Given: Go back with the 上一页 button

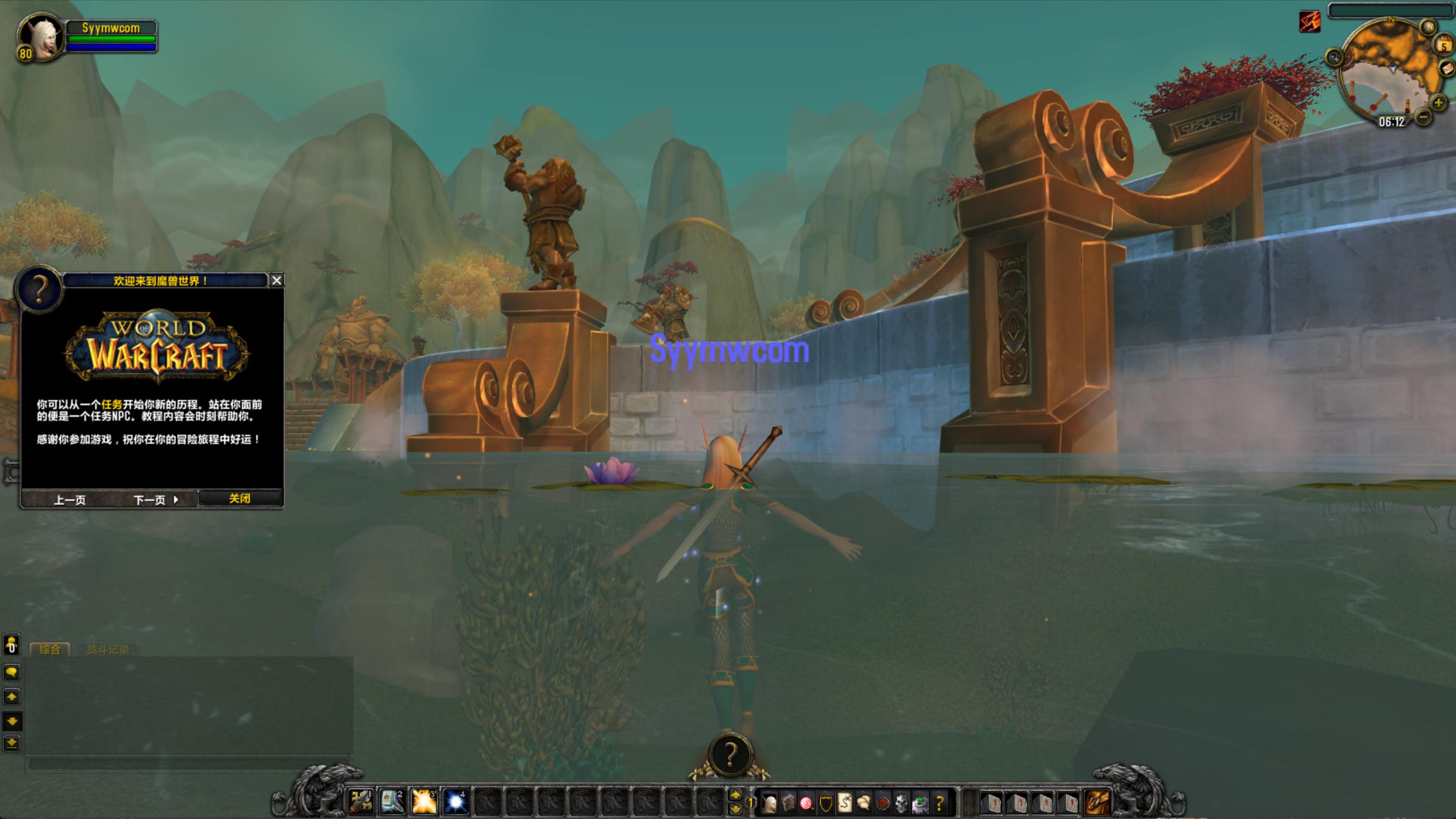Looking at the screenshot, I should (70, 500).
